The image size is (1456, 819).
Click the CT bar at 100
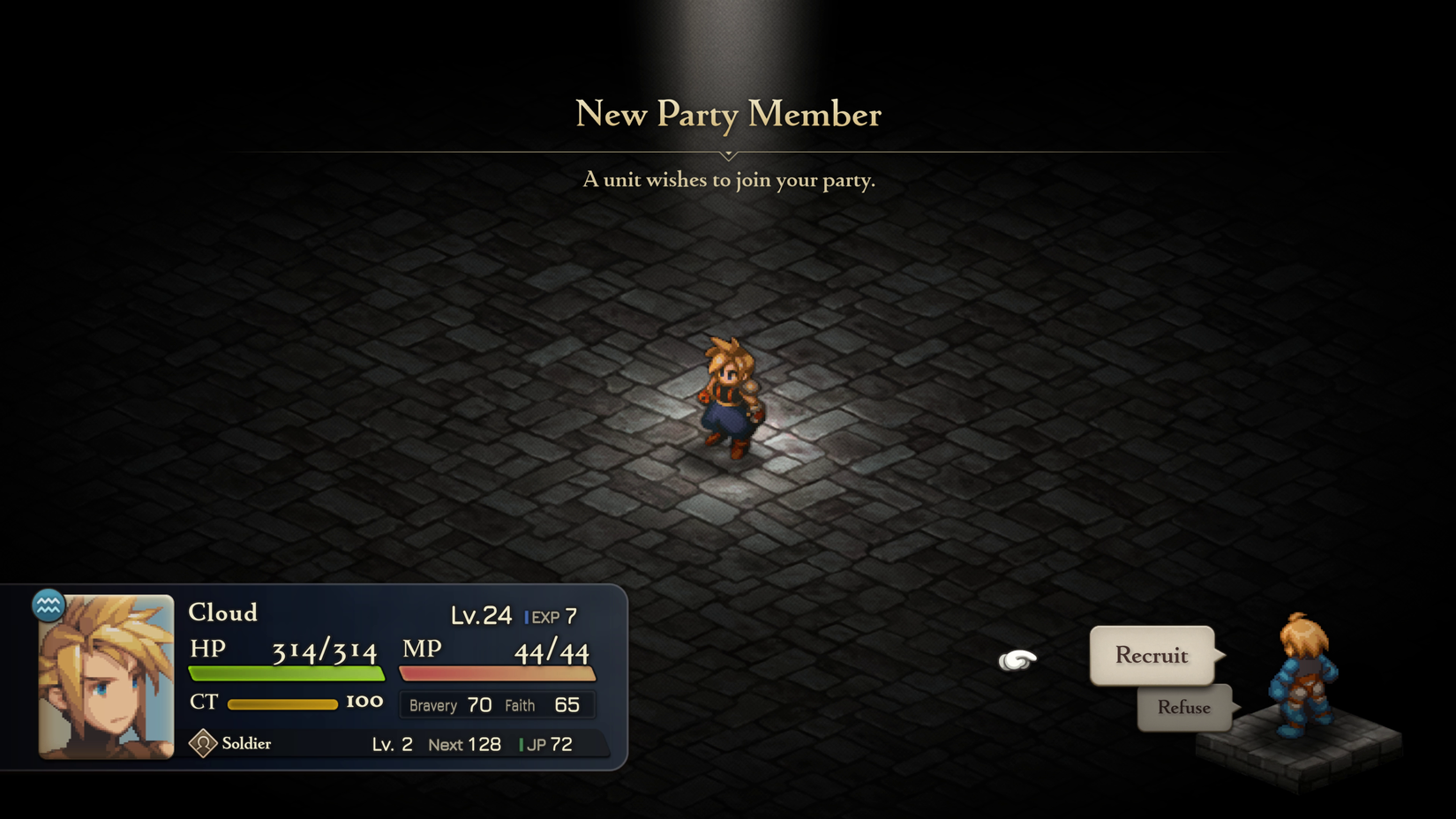coord(282,704)
